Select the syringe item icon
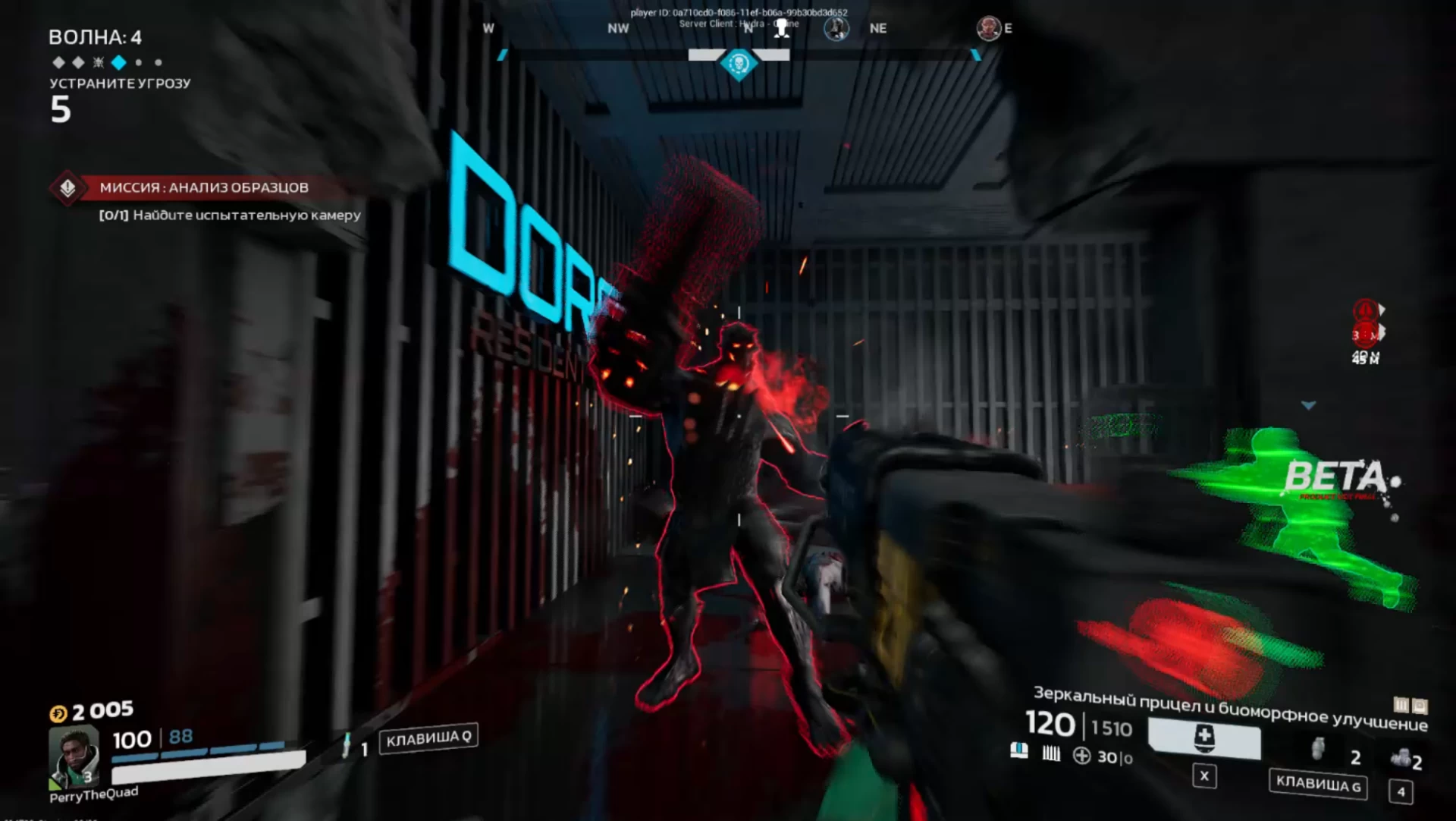The image size is (1456, 821). click(347, 746)
